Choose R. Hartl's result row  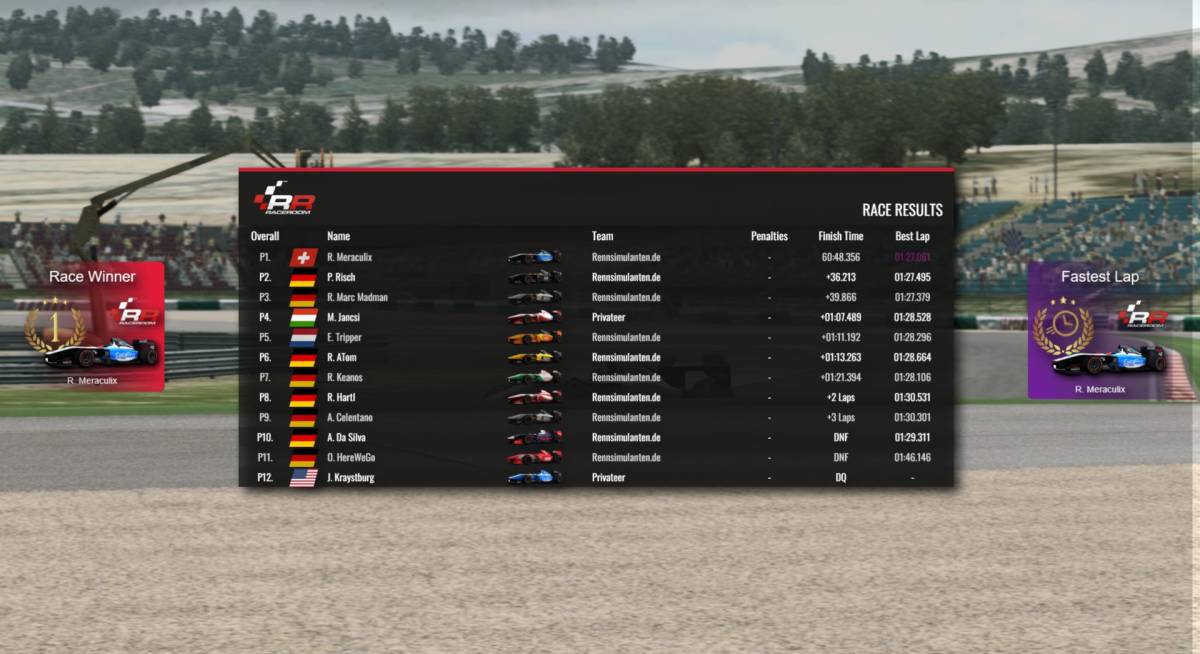596,397
